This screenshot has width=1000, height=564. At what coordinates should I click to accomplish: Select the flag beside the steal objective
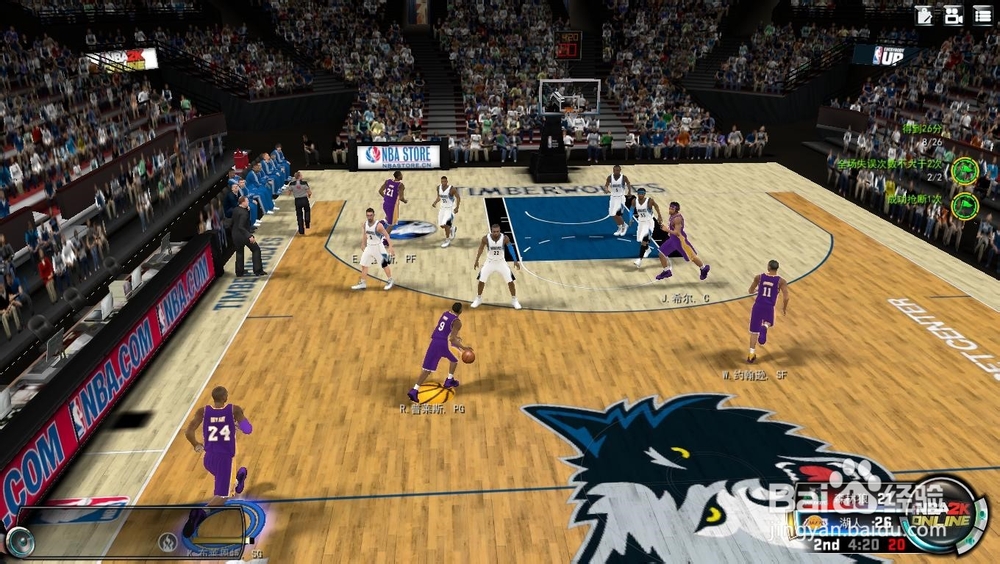[x=963, y=205]
